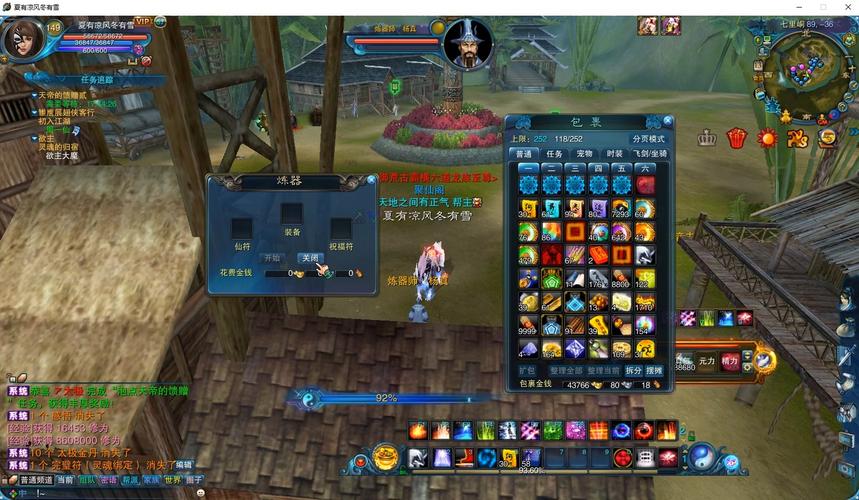Toggle the 分页模式 paging mode button
Viewport: 859px width, 500px height.
coord(647,138)
